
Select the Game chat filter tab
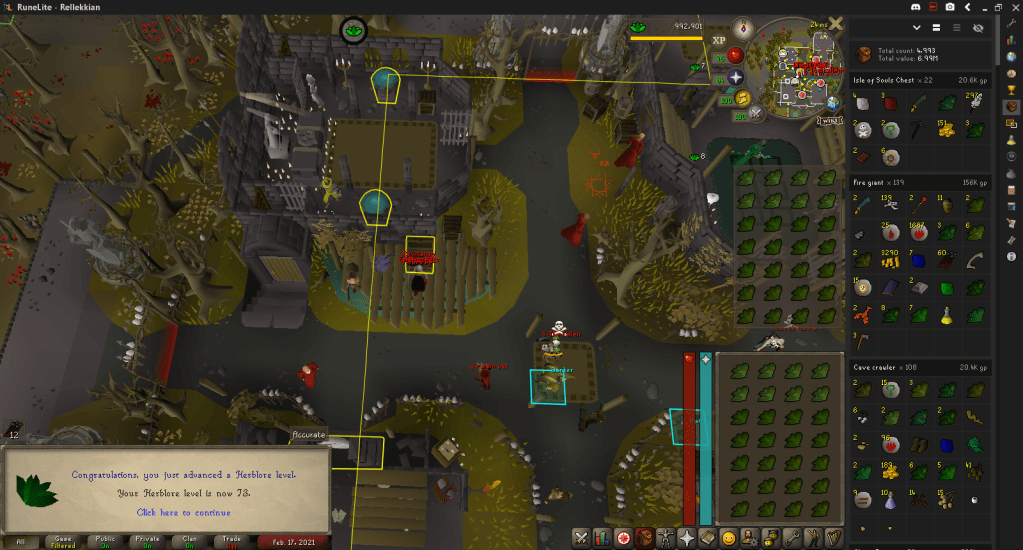(63, 542)
